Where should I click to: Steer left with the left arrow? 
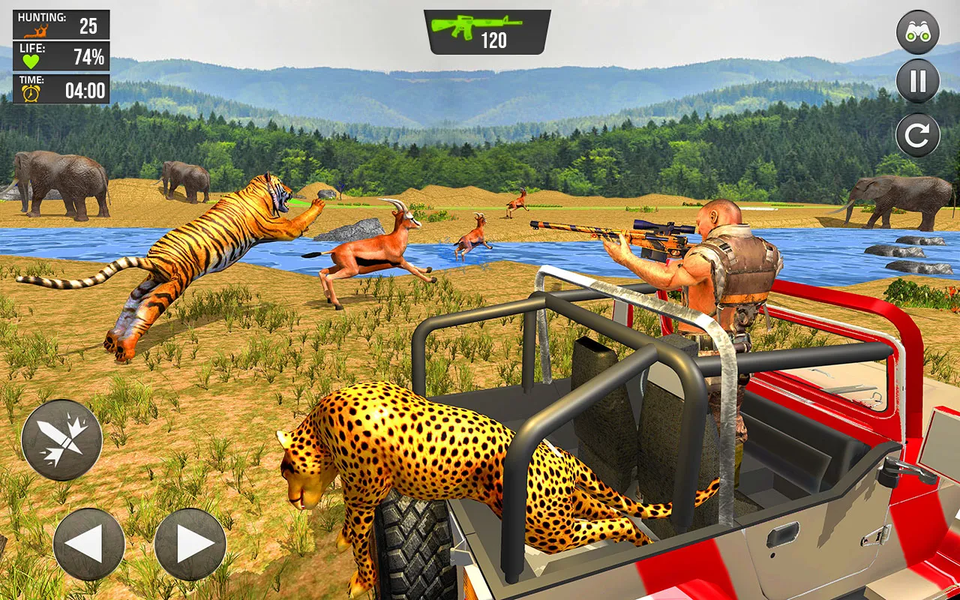[x=89, y=544]
